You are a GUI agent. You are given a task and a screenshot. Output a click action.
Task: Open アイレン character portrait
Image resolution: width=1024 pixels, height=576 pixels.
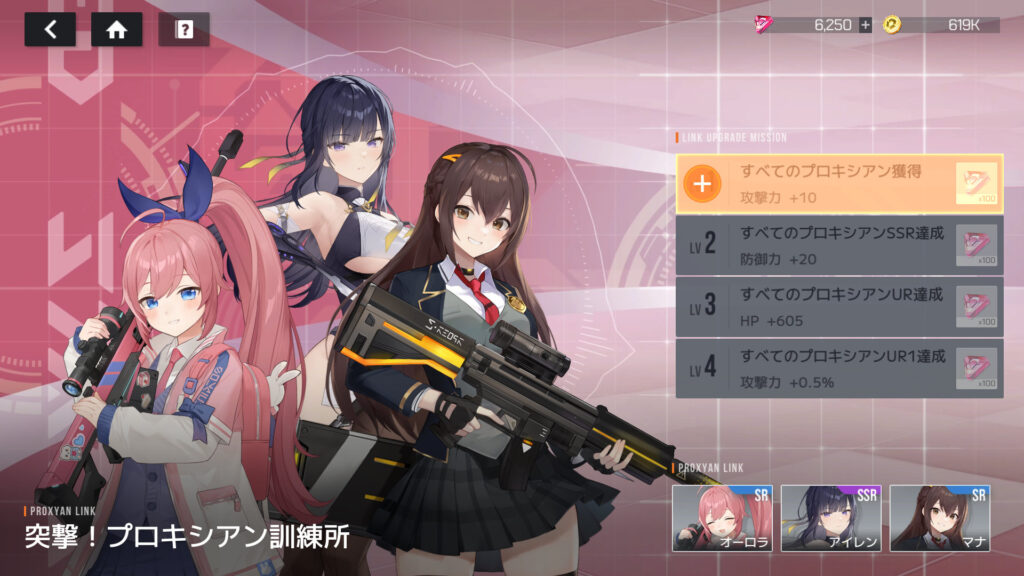click(830, 517)
